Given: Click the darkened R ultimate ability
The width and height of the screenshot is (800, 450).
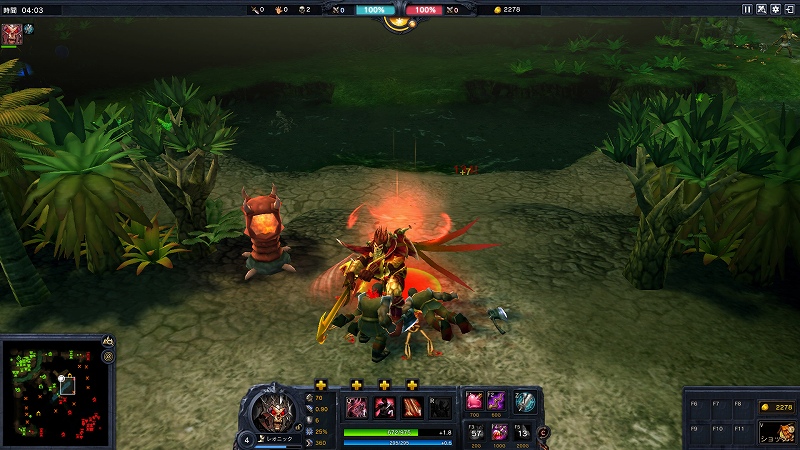Looking at the screenshot, I should pyautogui.click(x=439, y=408).
